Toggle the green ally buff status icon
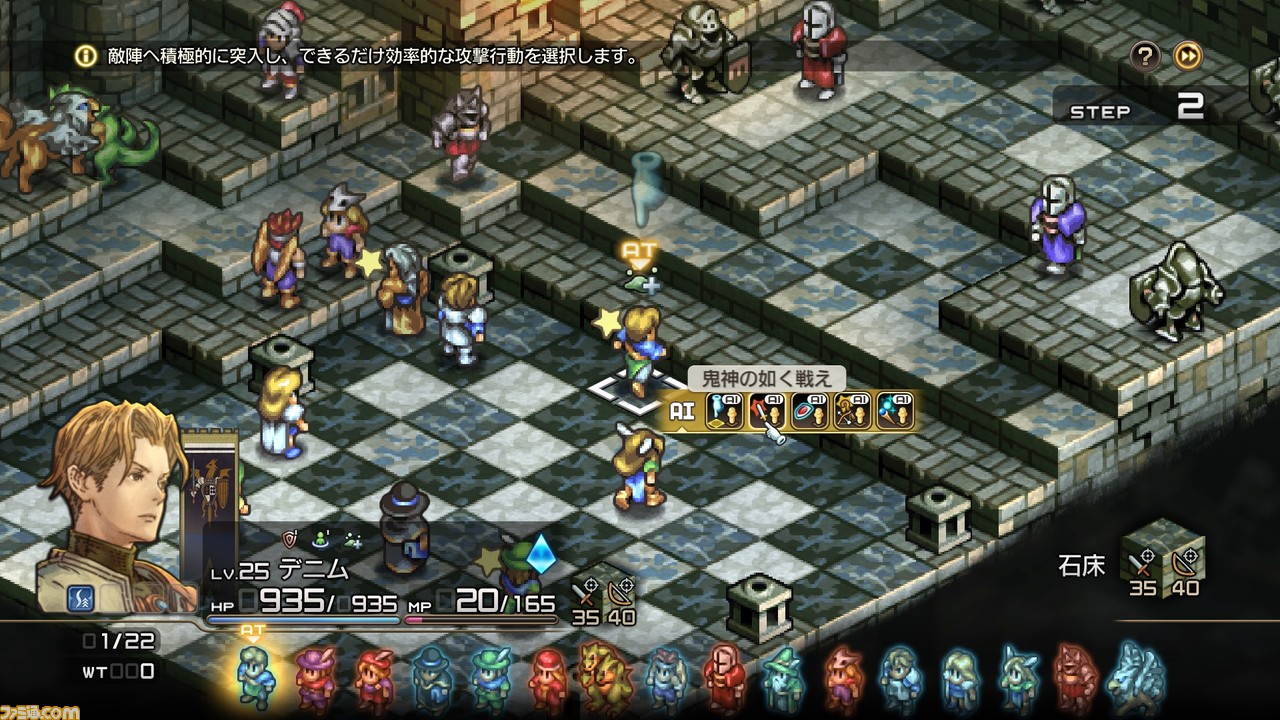The height and width of the screenshot is (720, 1280). point(321,539)
